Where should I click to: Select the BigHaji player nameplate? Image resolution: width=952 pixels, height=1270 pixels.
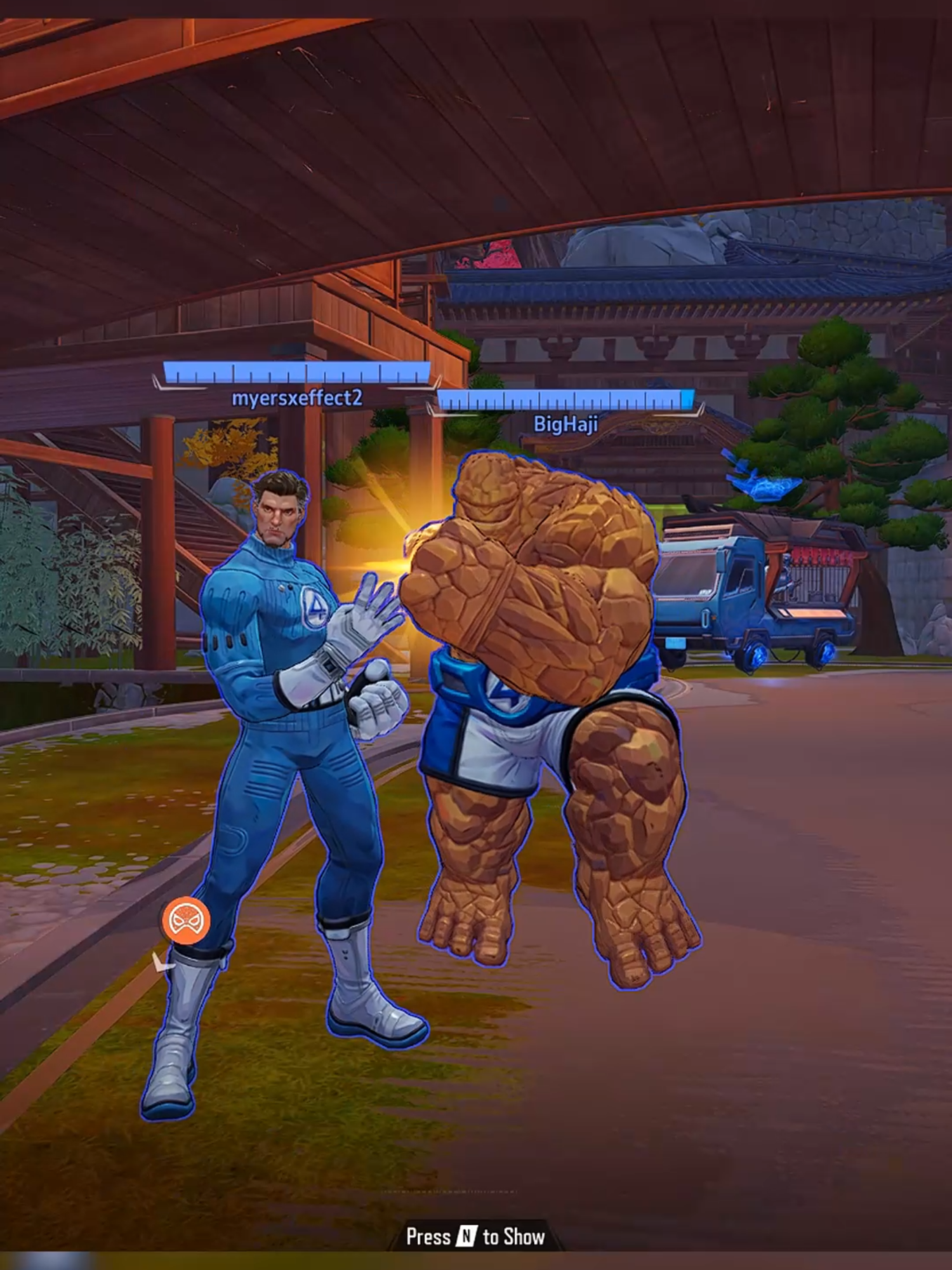pos(564,424)
